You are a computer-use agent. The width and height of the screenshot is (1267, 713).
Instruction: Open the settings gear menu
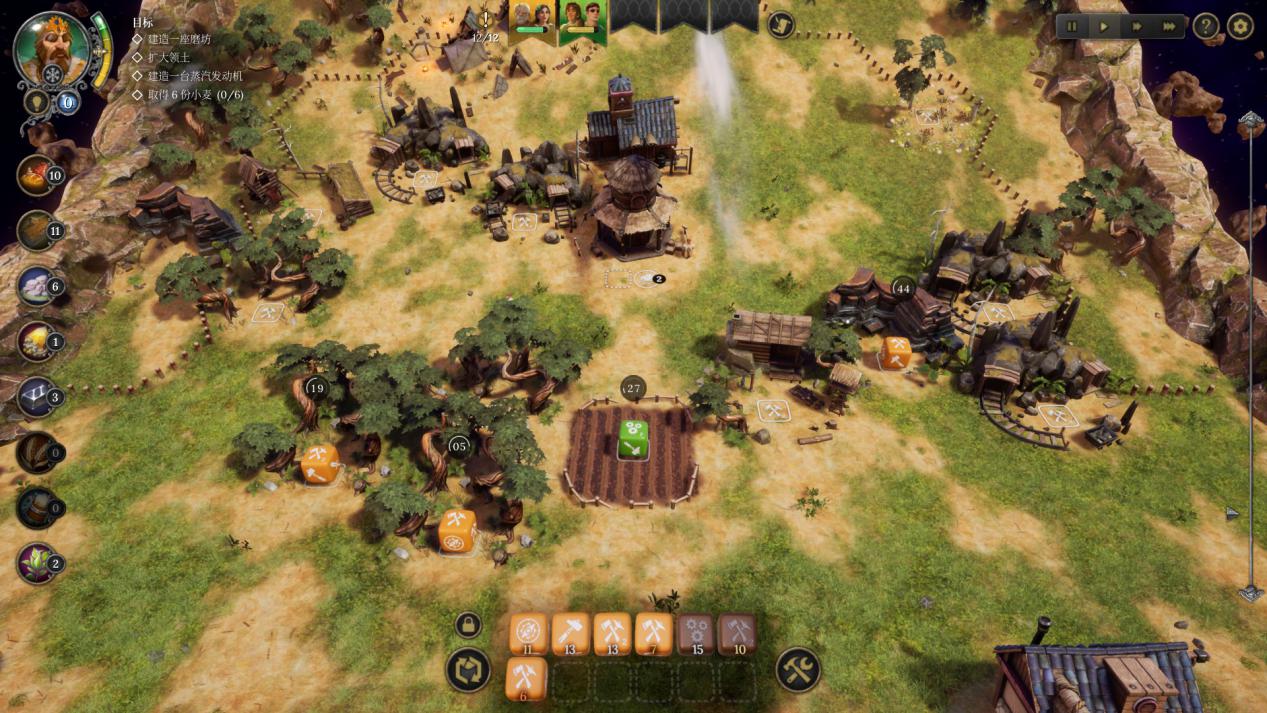[x=1240, y=27]
